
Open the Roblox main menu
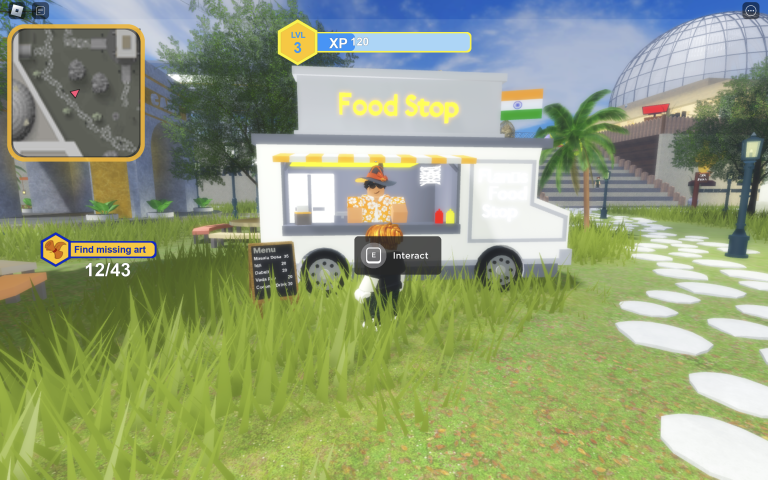coord(16,11)
